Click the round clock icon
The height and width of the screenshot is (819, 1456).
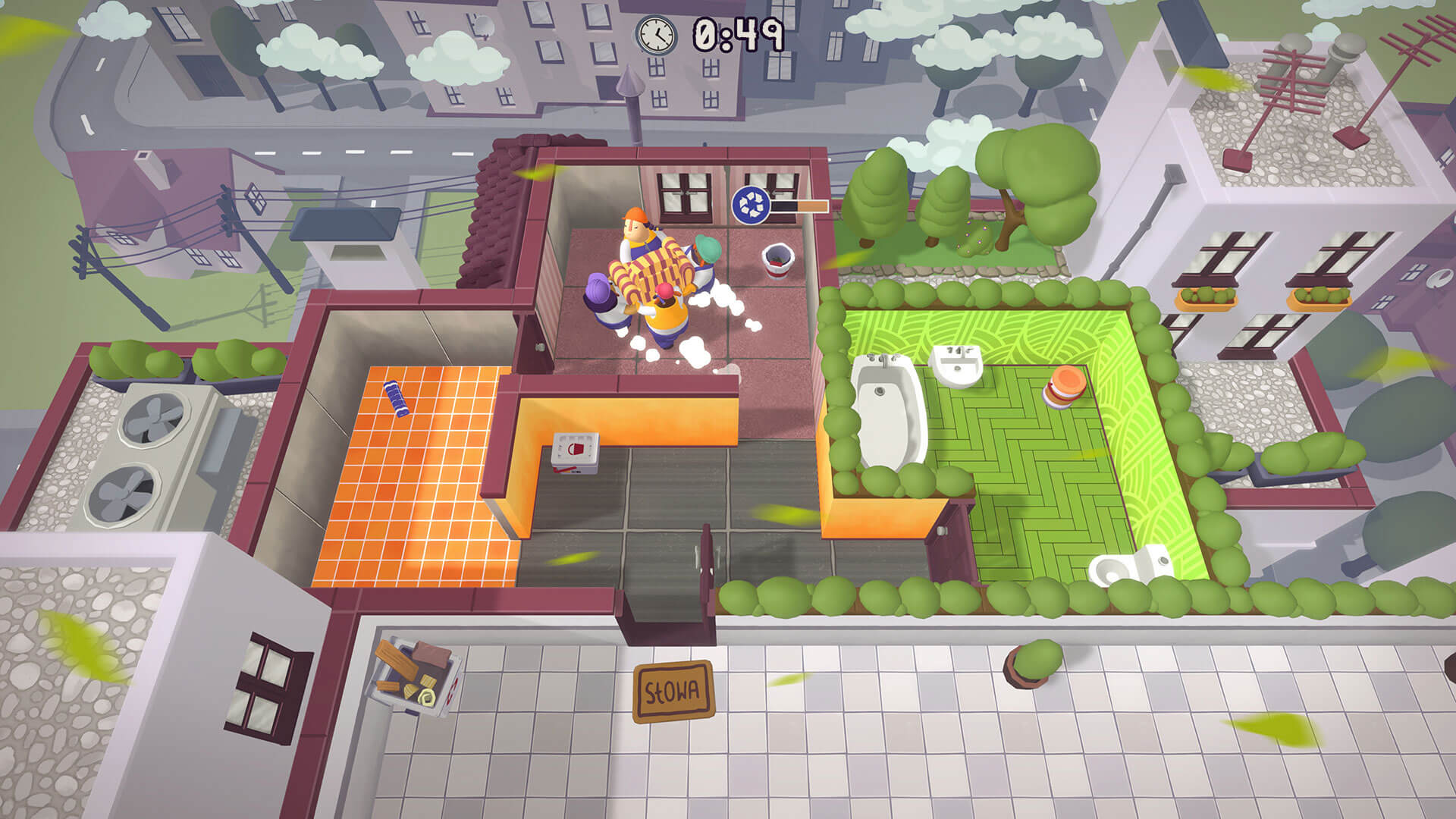[656, 34]
